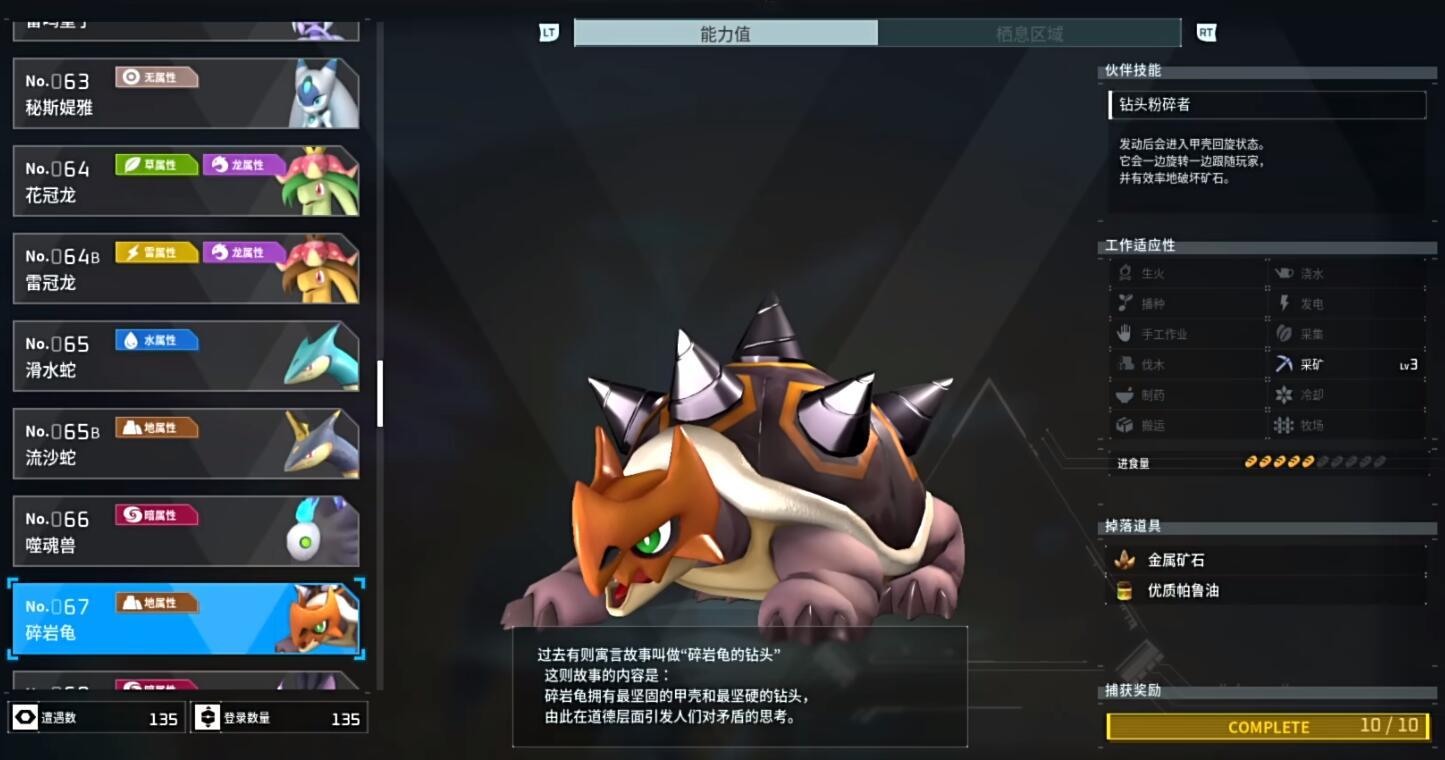
Task: Click the 制药 medicine bowl icon
Action: (1127, 394)
